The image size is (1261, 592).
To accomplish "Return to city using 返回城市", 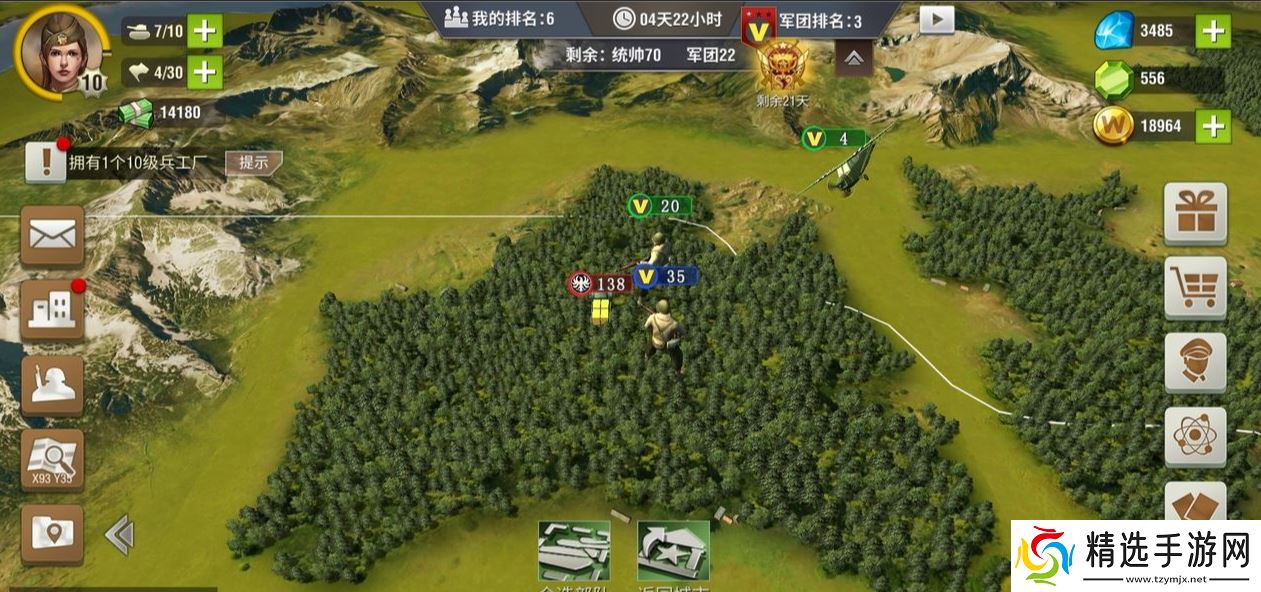I will 673,552.
